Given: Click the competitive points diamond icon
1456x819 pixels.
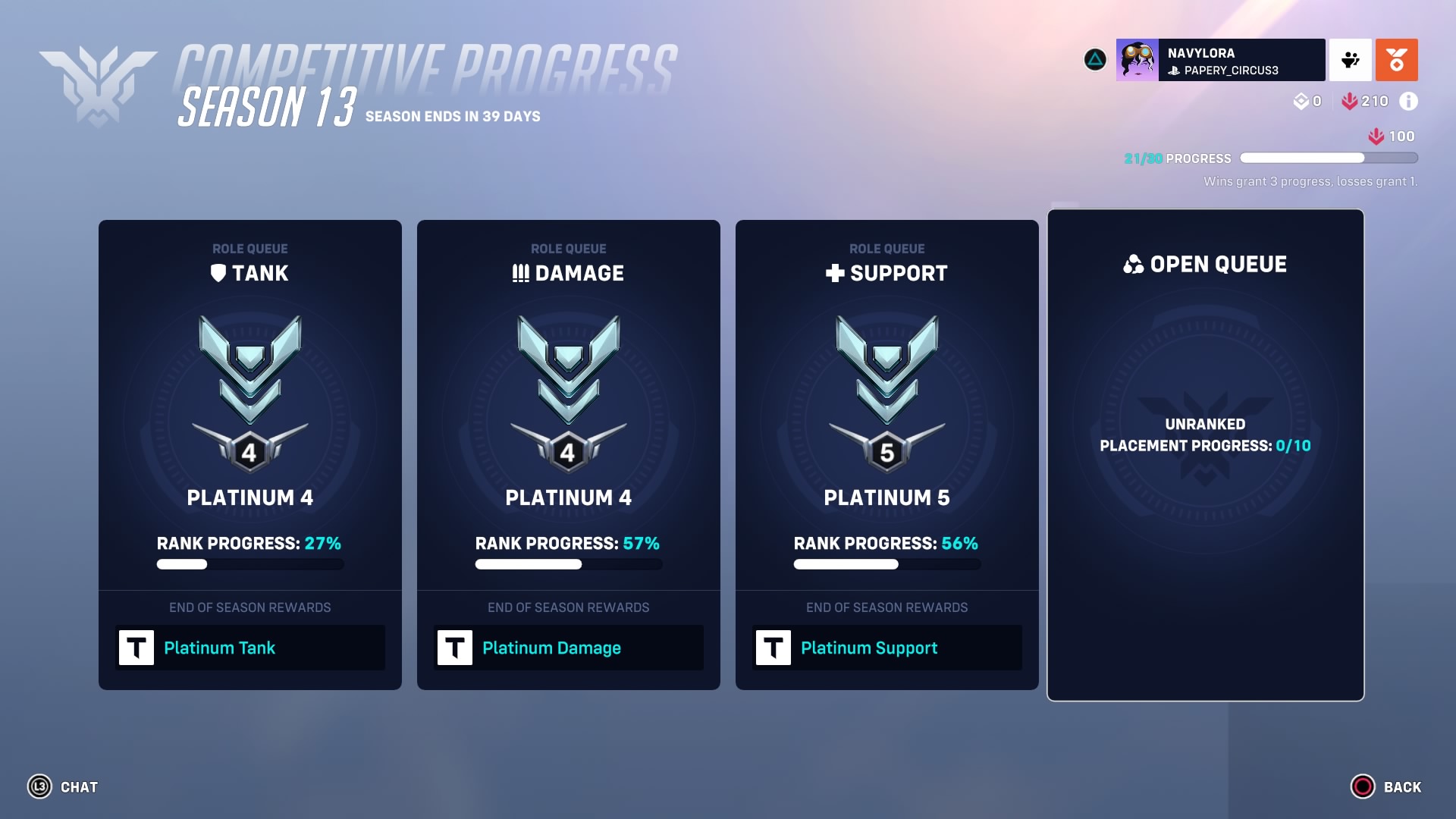Looking at the screenshot, I should pos(1300,100).
